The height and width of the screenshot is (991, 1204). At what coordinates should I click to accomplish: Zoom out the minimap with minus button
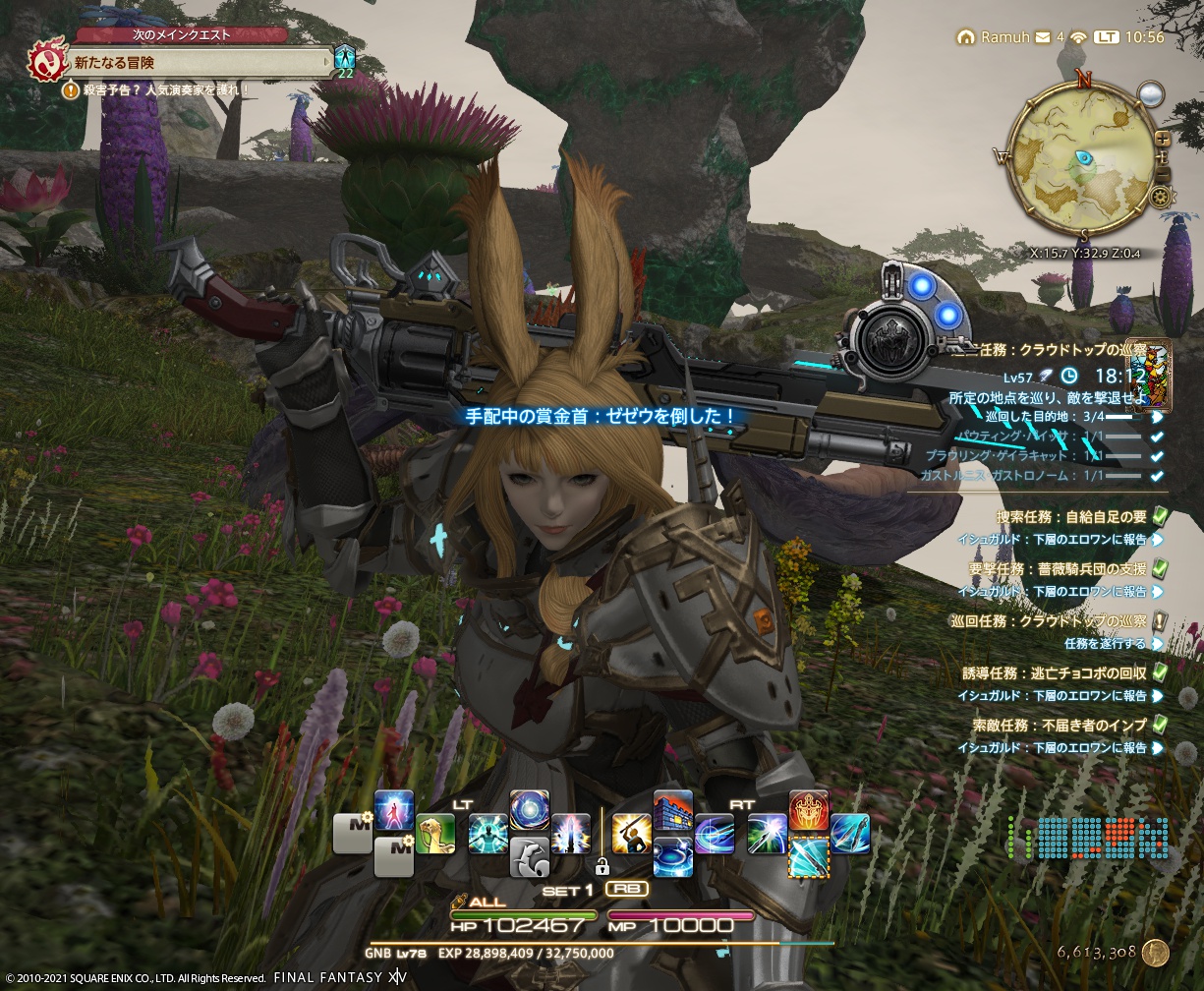click(x=1163, y=175)
